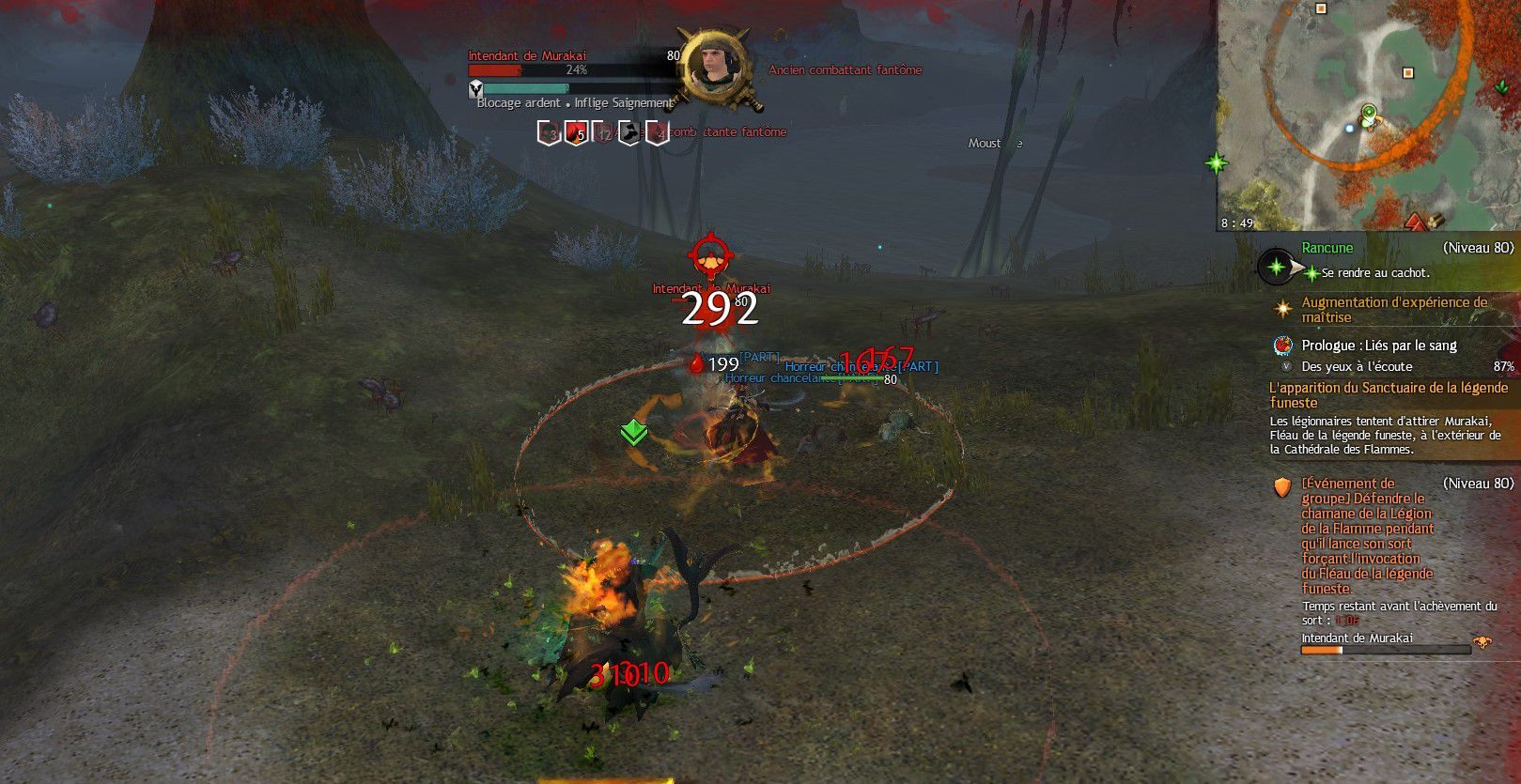This screenshot has width=1521, height=784.
Task: Select the burning condition stack showing 5
Action: click(575, 131)
